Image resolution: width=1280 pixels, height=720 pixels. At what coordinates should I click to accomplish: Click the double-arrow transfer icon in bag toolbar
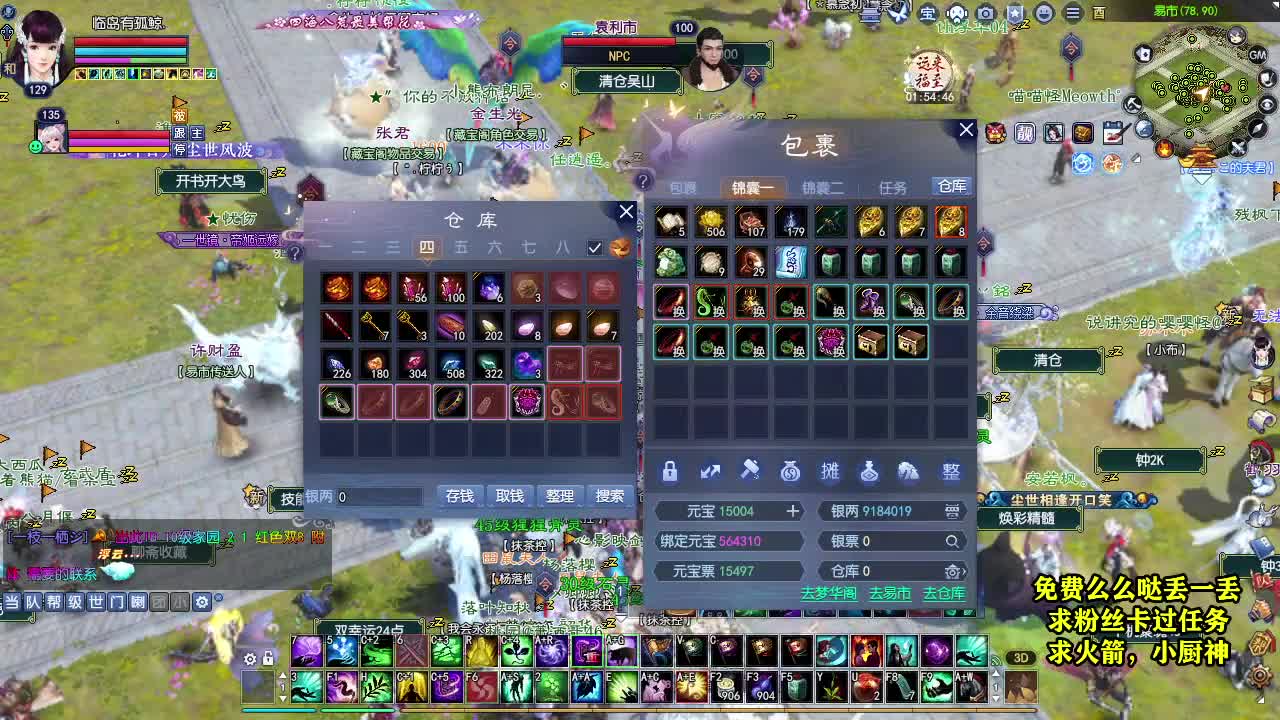[711, 471]
